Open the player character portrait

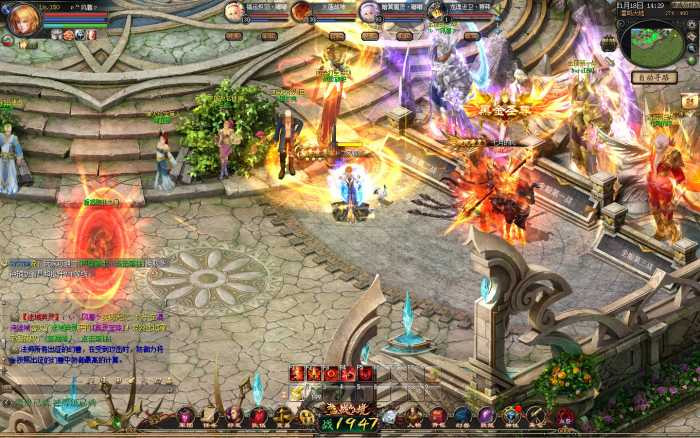point(22,20)
